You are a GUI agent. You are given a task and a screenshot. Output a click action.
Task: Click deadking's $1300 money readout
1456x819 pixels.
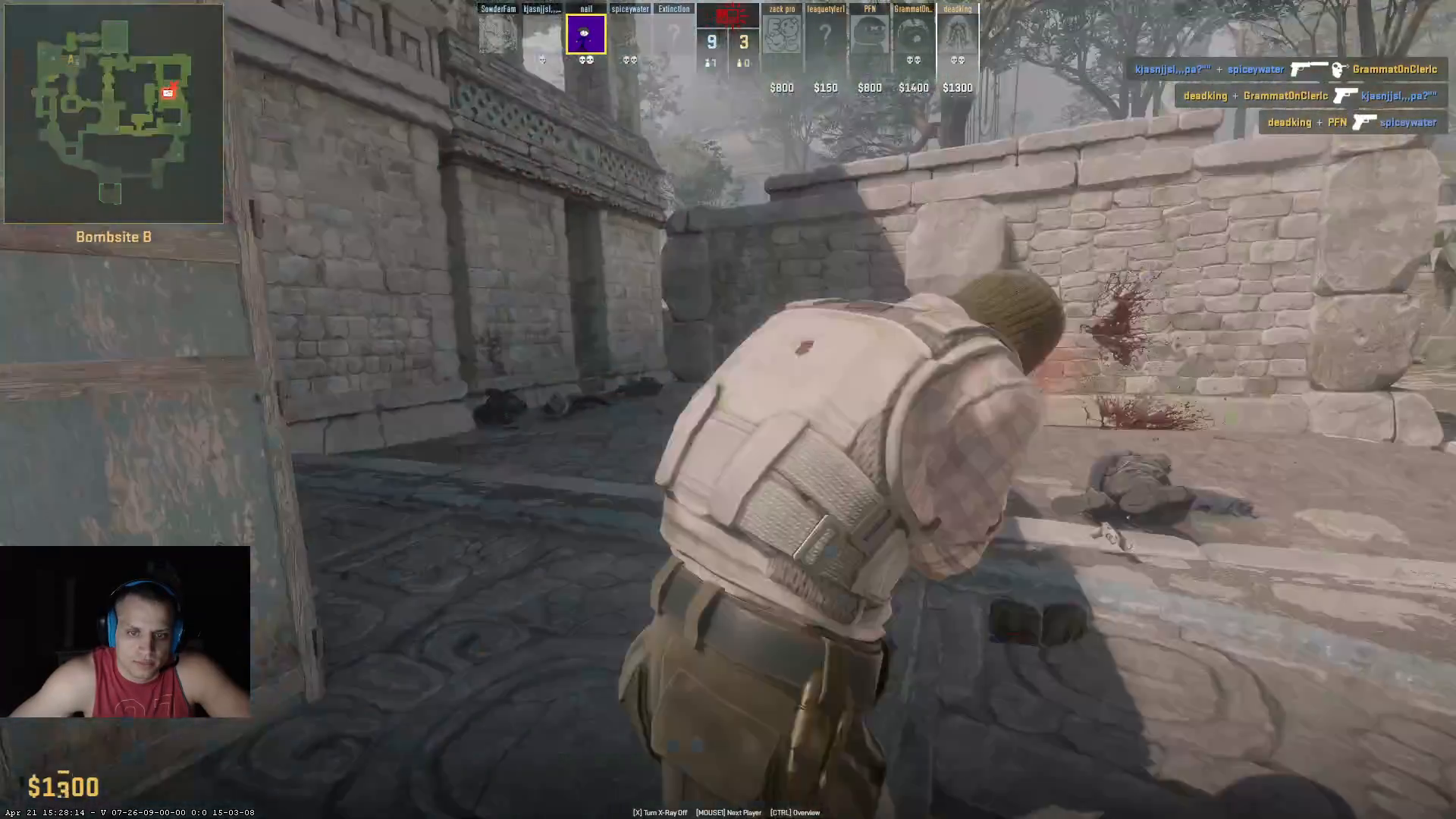[x=957, y=87]
